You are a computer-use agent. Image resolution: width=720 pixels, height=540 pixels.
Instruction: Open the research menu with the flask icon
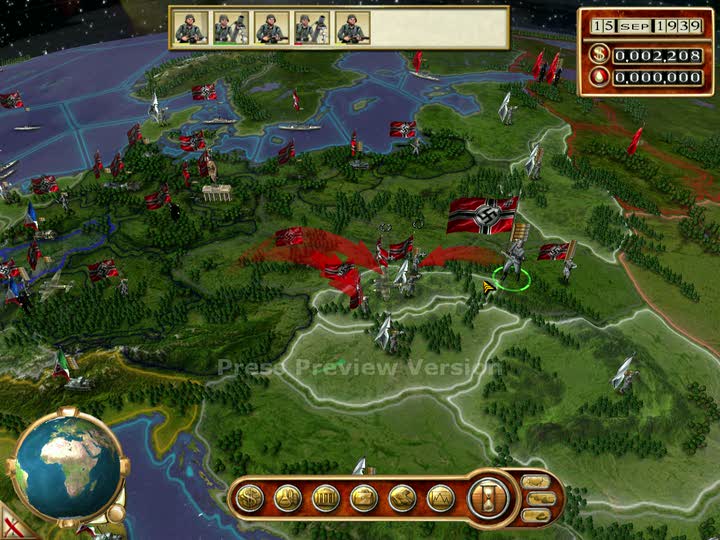tap(288, 497)
